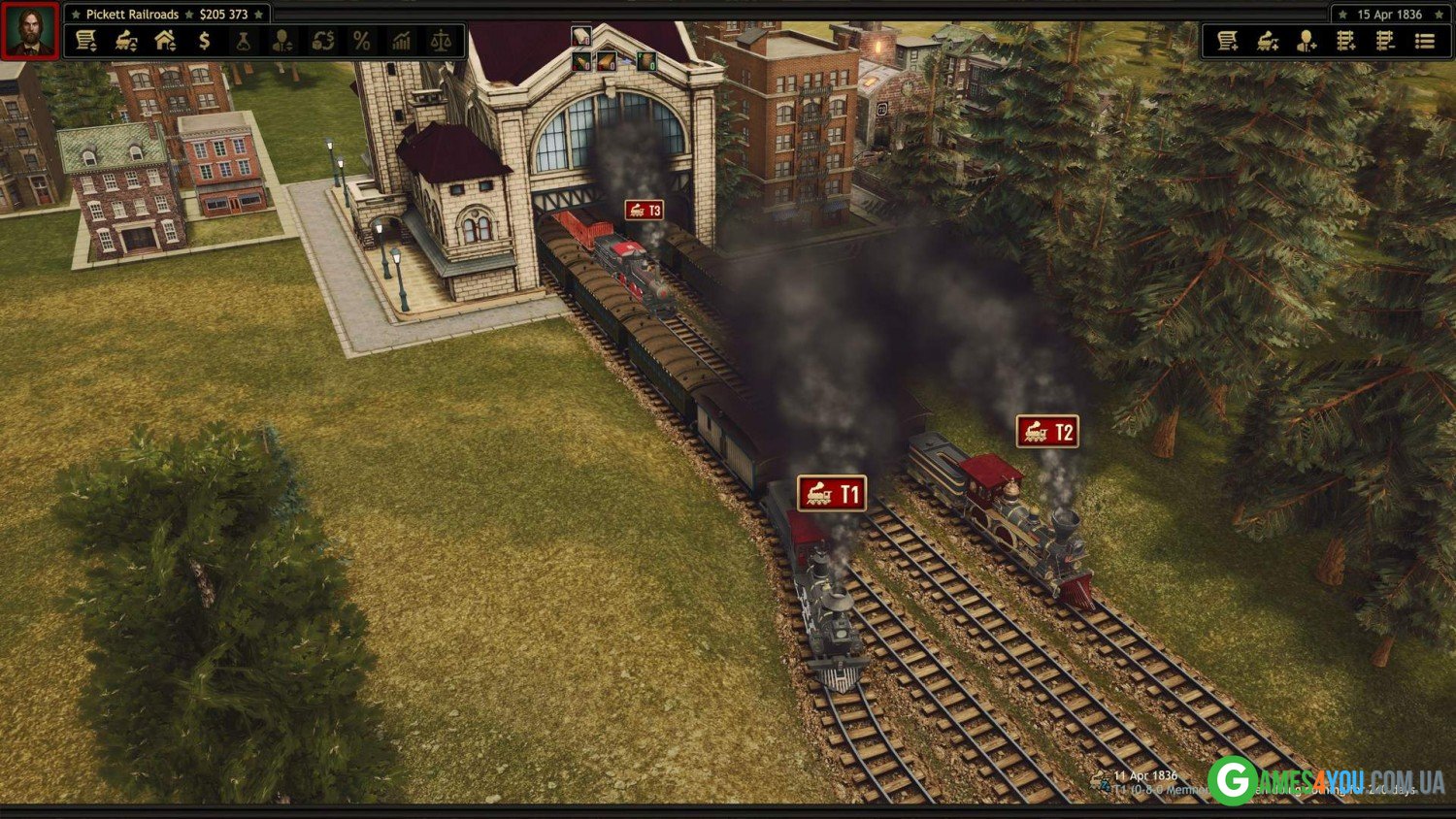Open the house buildings list
Viewport: 1456px width, 819px height.
(x=165, y=41)
